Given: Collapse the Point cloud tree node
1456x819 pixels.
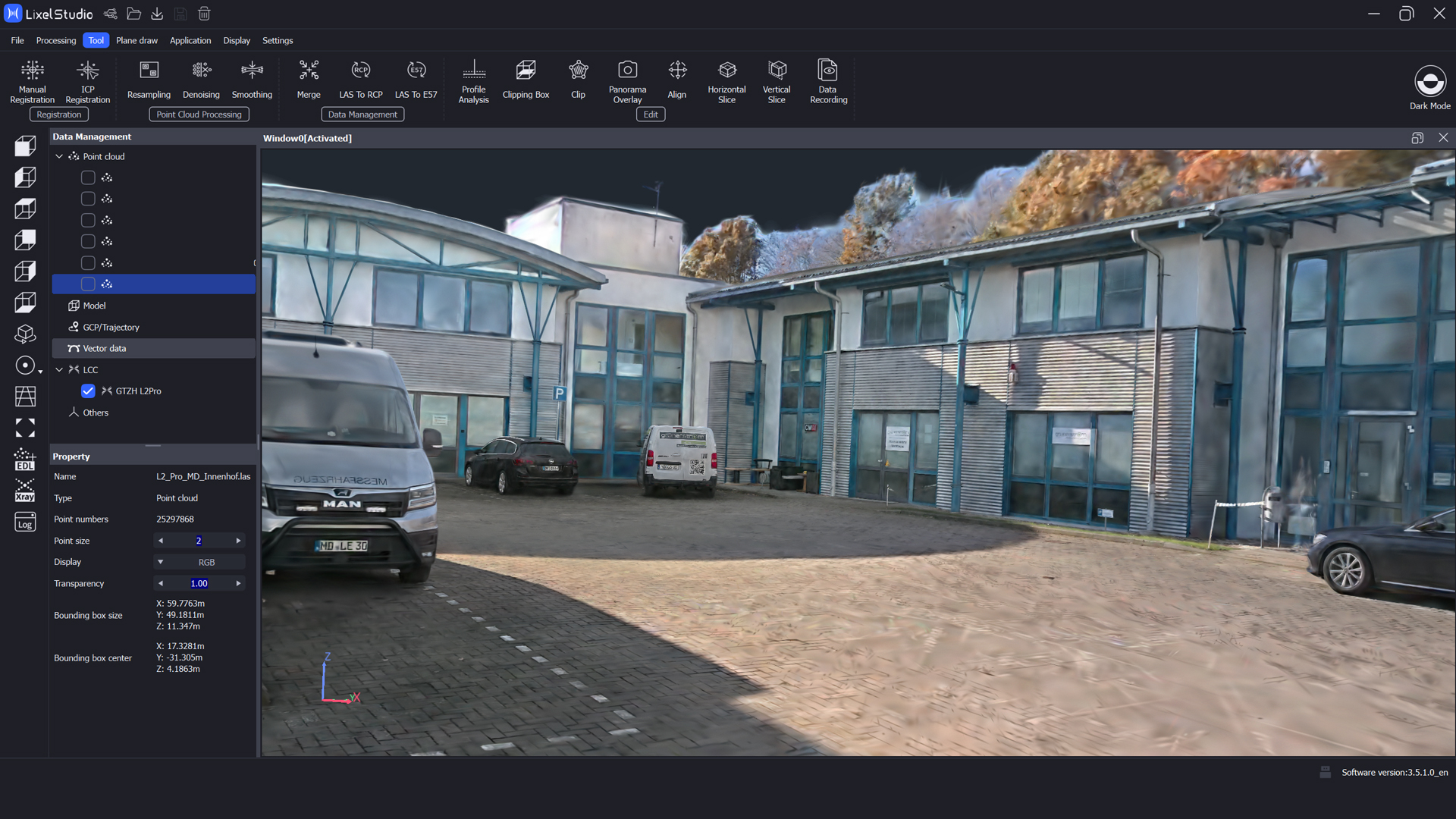Looking at the screenshot, I should point(59,156).
